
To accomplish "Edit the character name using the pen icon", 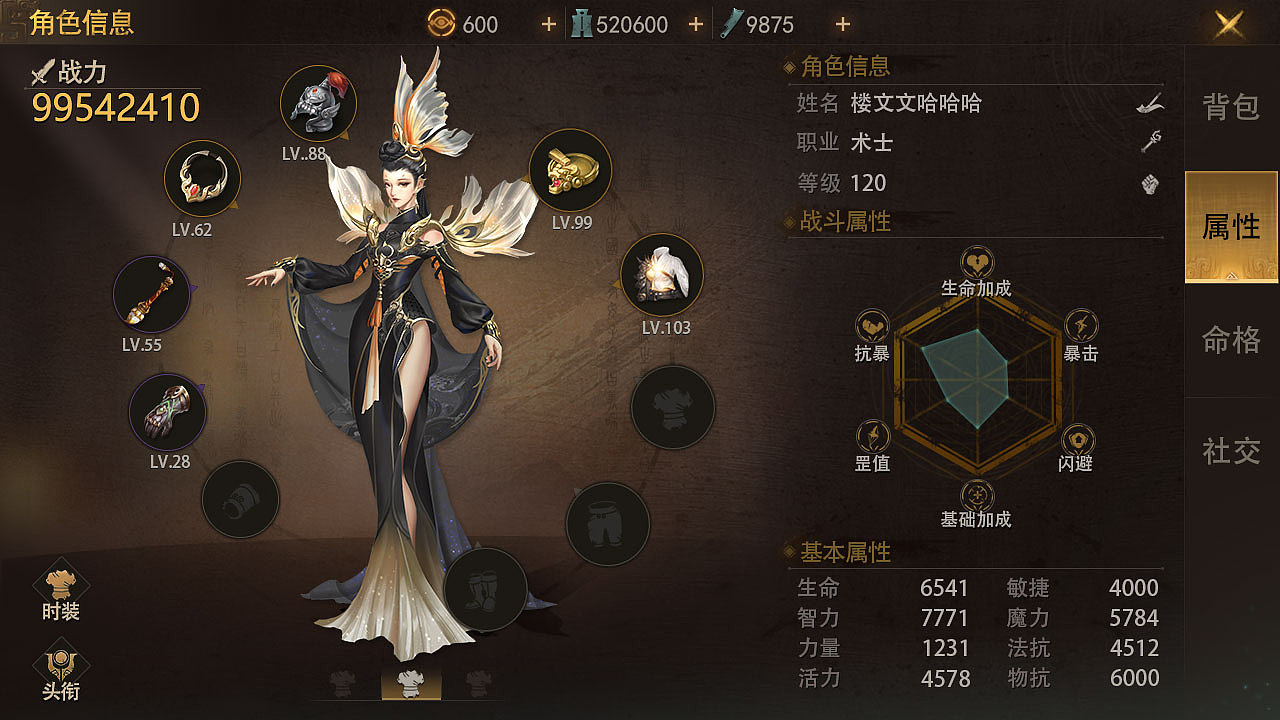I will coord(1148,103).
